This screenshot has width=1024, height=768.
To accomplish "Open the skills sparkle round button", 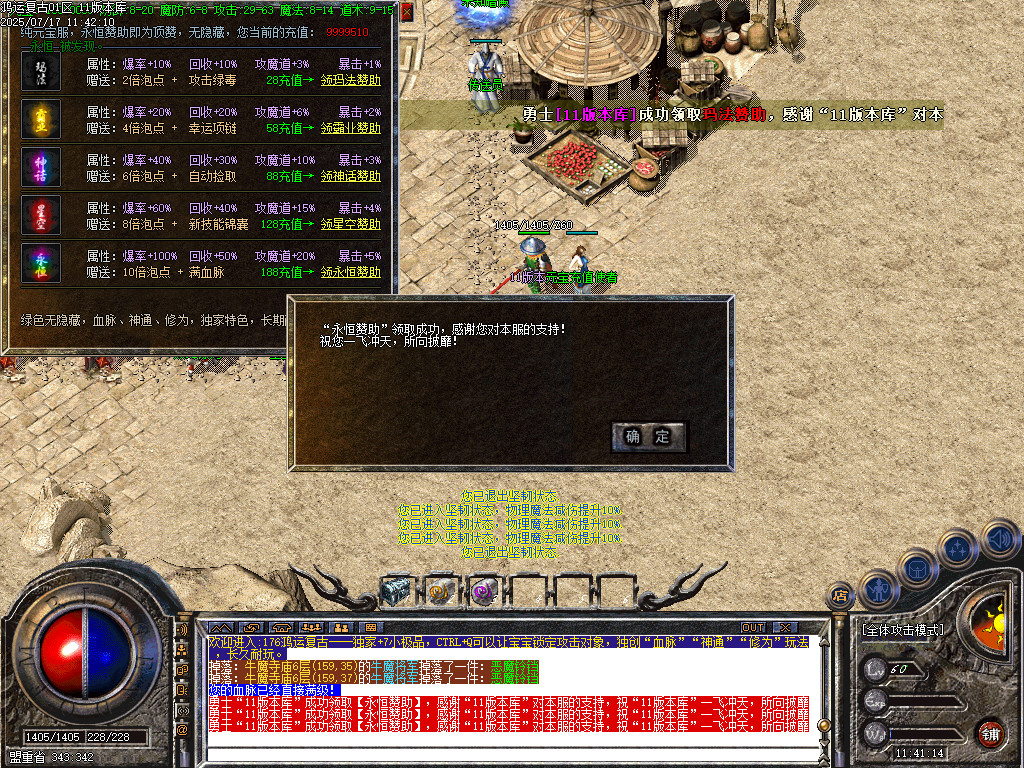I will coord(958,547).
